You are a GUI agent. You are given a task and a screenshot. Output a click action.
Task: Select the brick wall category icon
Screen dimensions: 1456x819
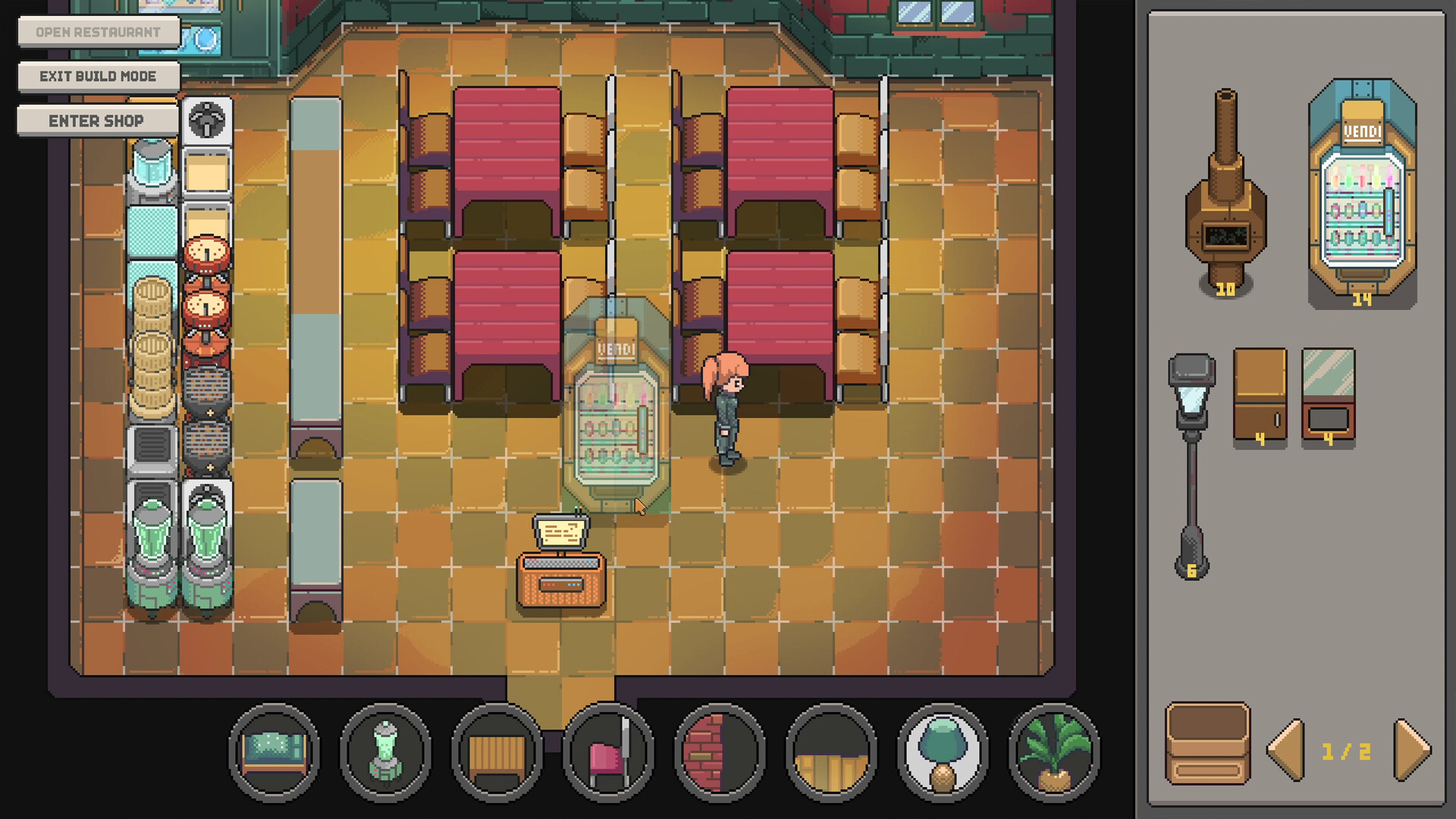coord(718,751)
